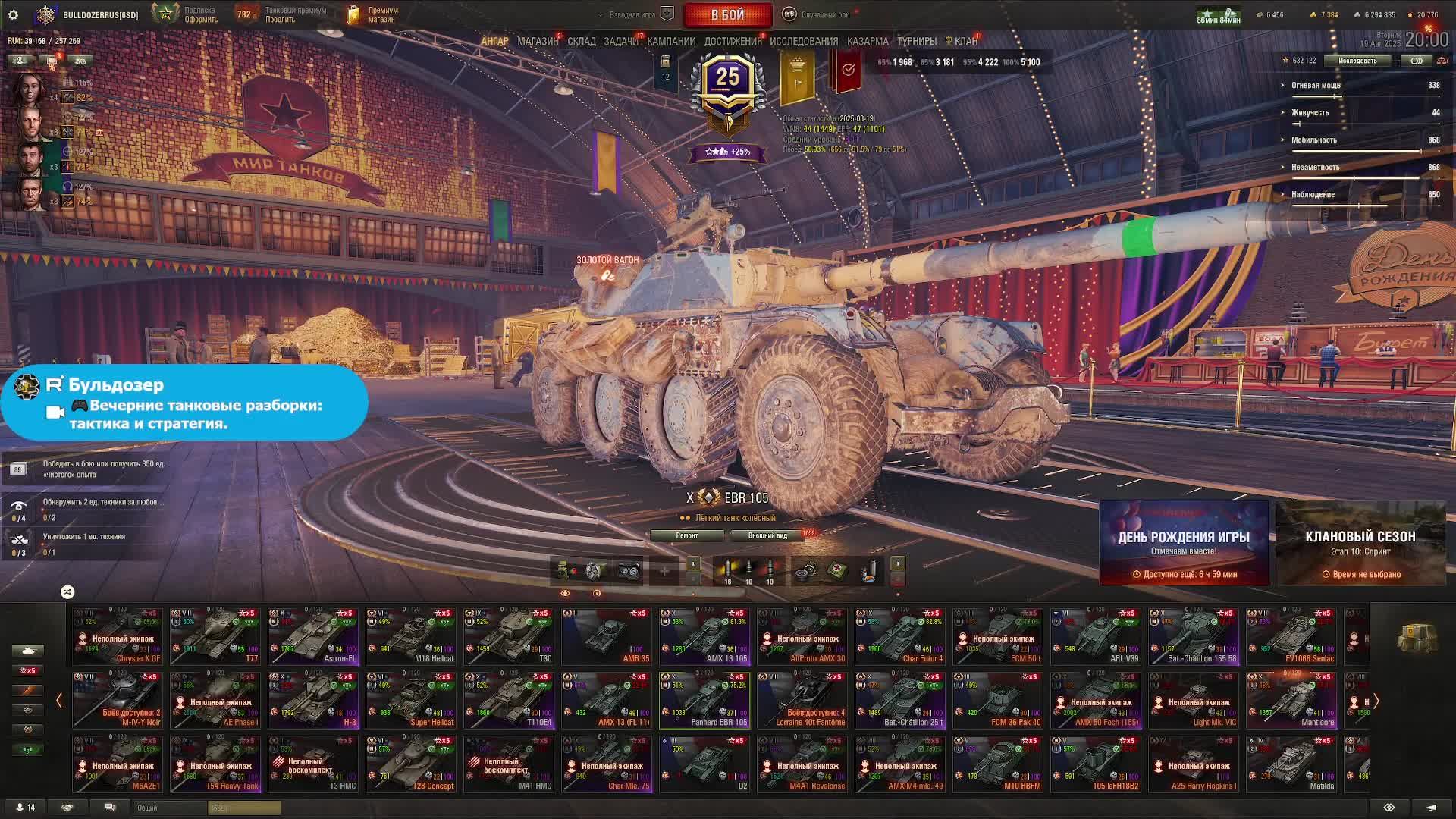Start battle with the В БОЙ button

tap(727, 14)
